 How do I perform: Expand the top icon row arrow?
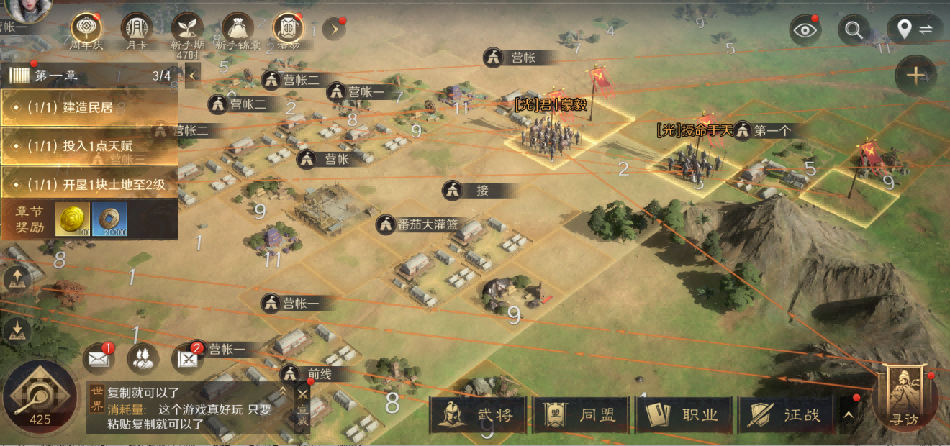pyautogui.click(x=334, y=28)
